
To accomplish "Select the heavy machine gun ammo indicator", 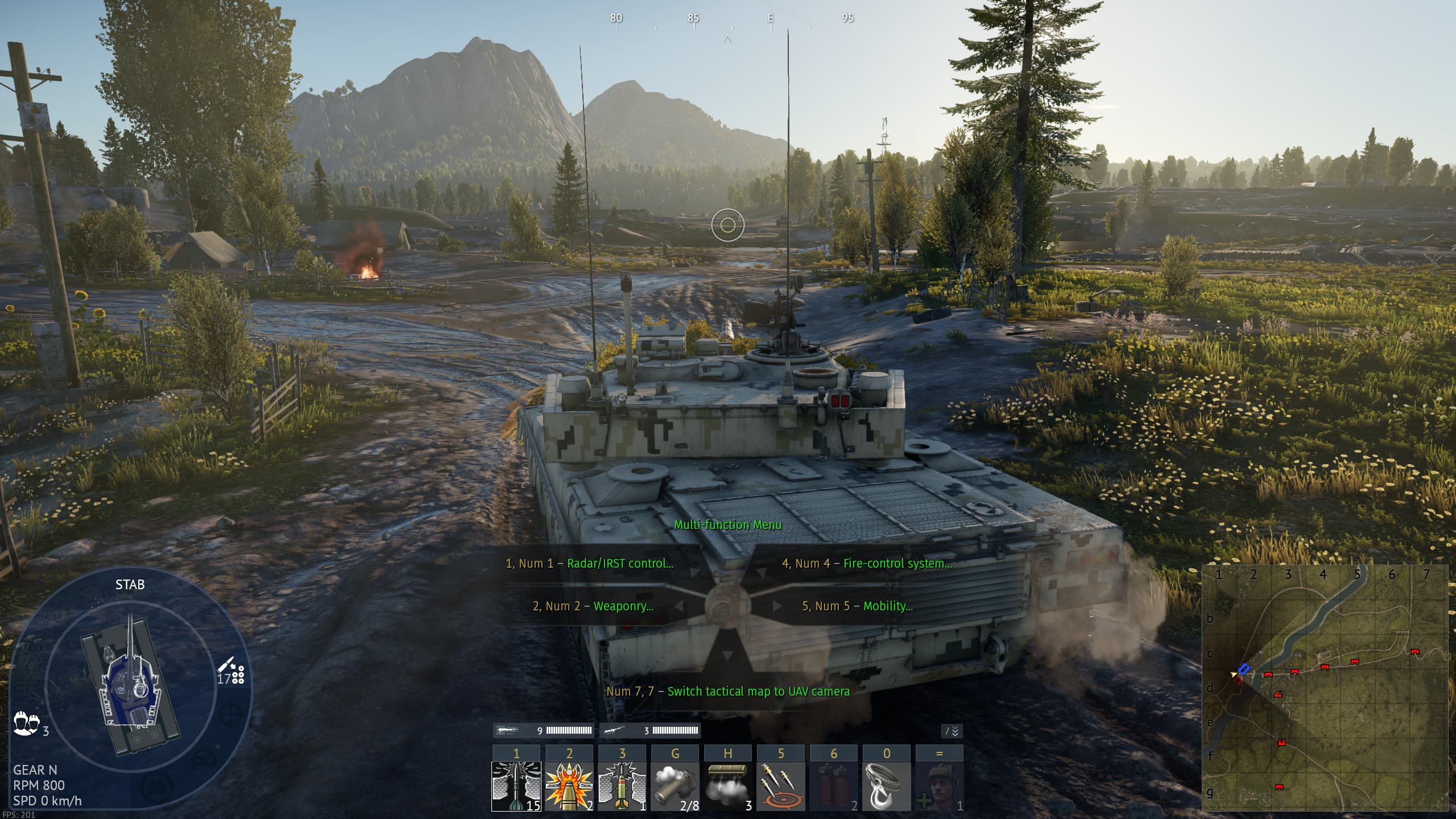I will (x=543, y=731).
